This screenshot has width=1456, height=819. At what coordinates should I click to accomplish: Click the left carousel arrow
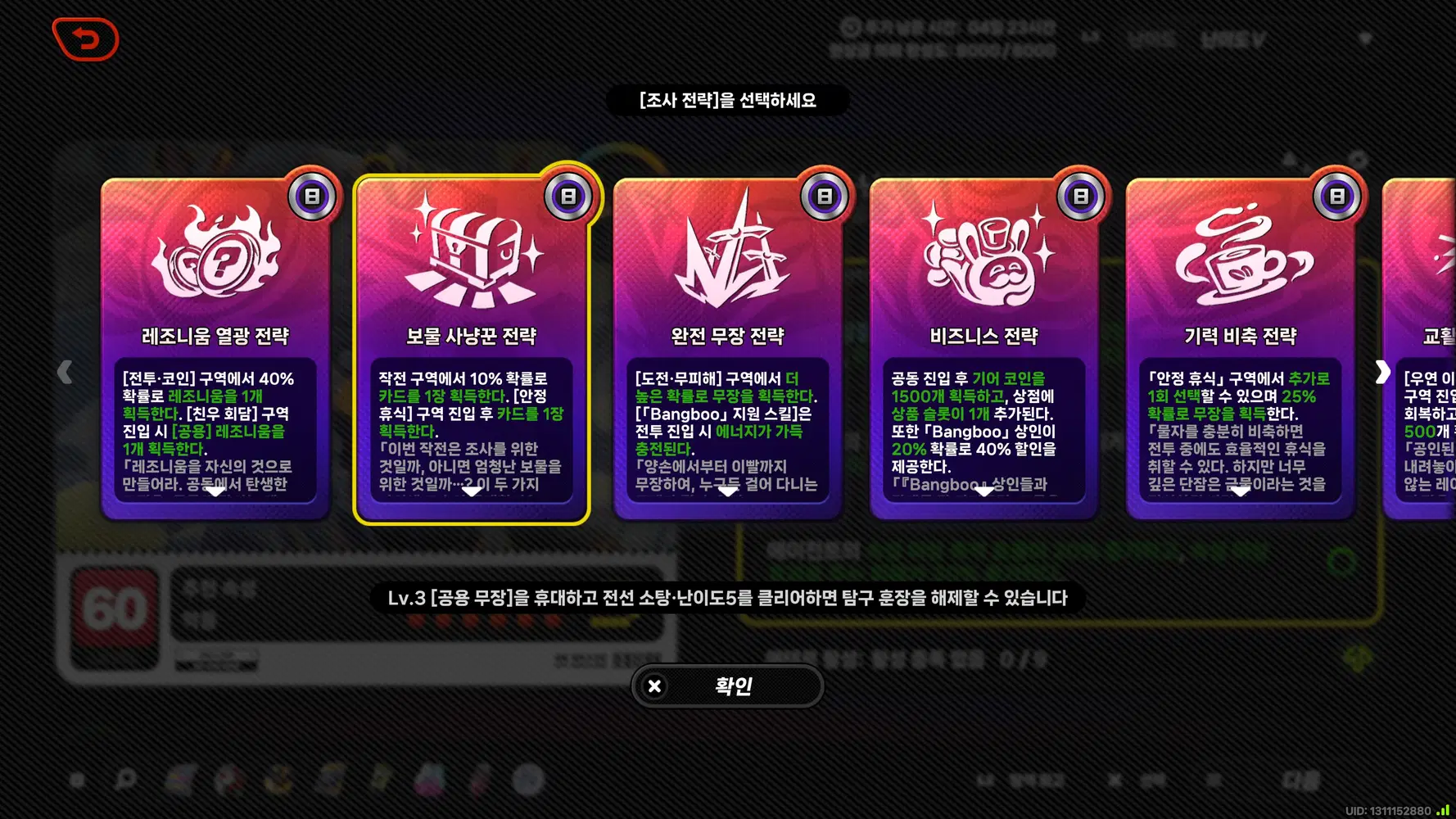pos(66,371)
